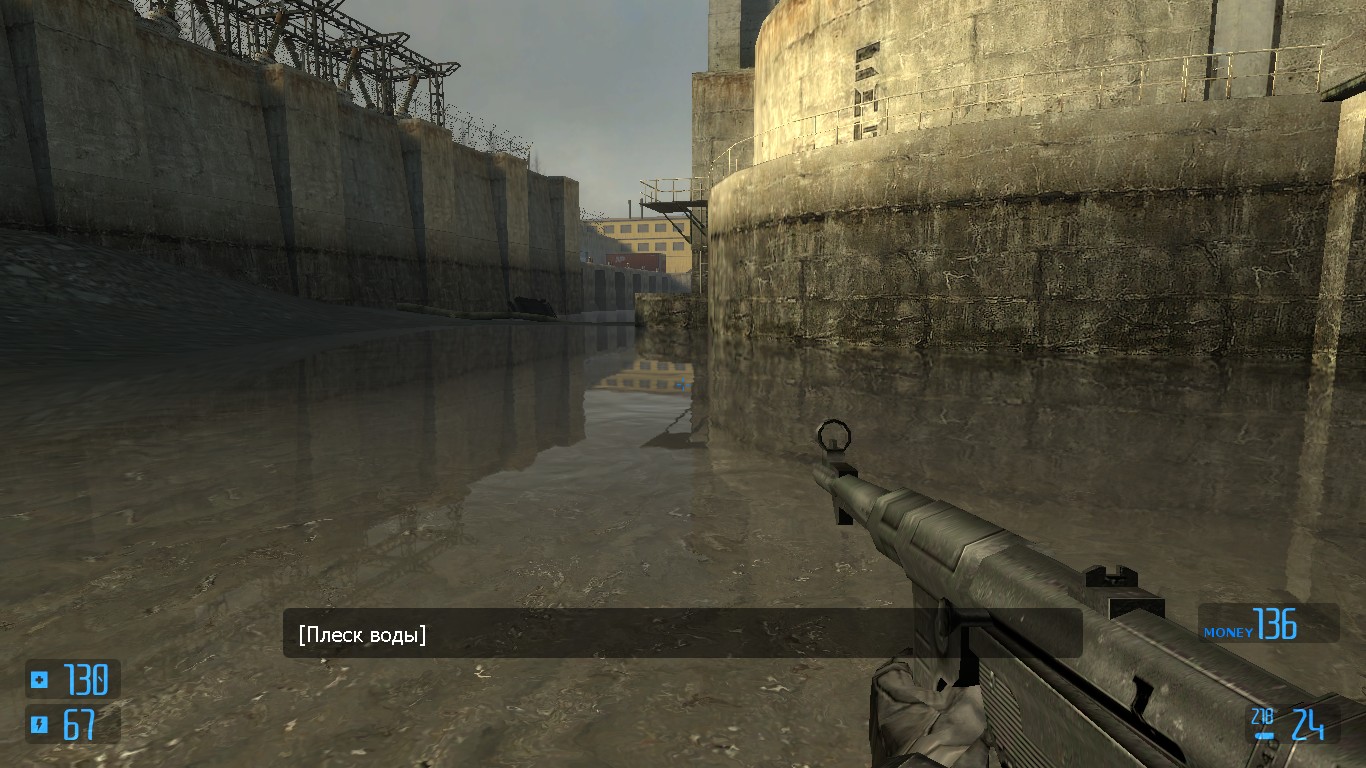This screenshot has width=1366, height=768.
Task: Click the reserve ammo count 218
Action: (x=1263, y=714)
